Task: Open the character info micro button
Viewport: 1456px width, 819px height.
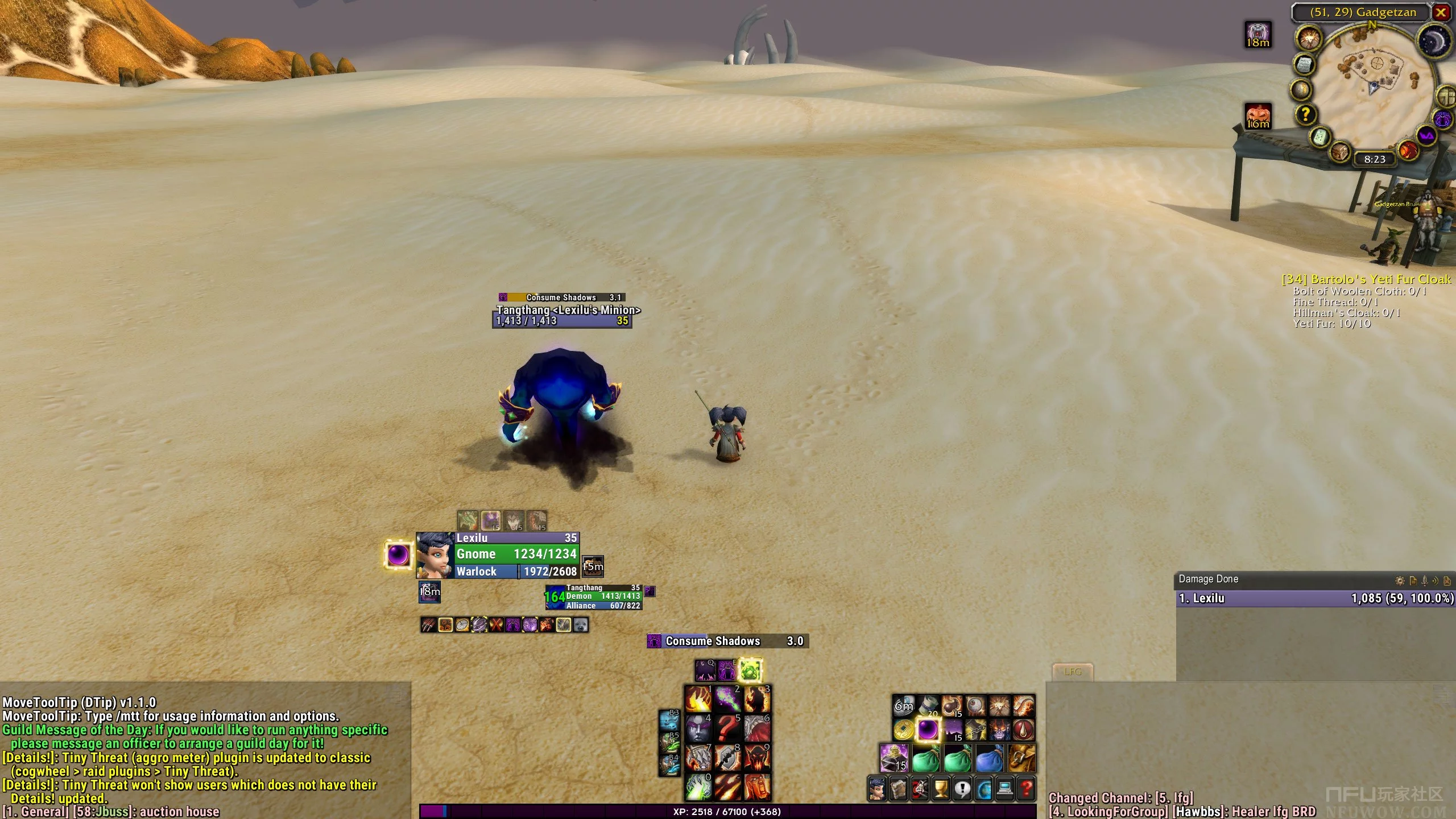Action: click(x=877, y=789)
